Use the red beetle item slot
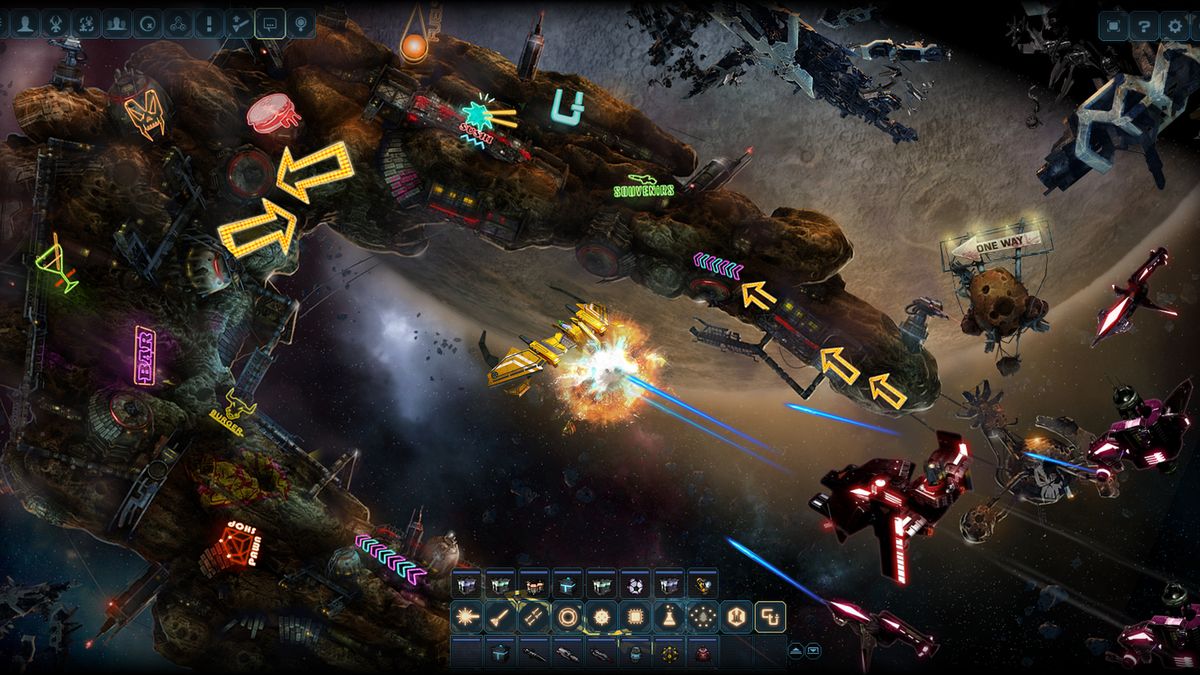The width and height of the screenshot is (1200, 675). click(x=703, y=653)
